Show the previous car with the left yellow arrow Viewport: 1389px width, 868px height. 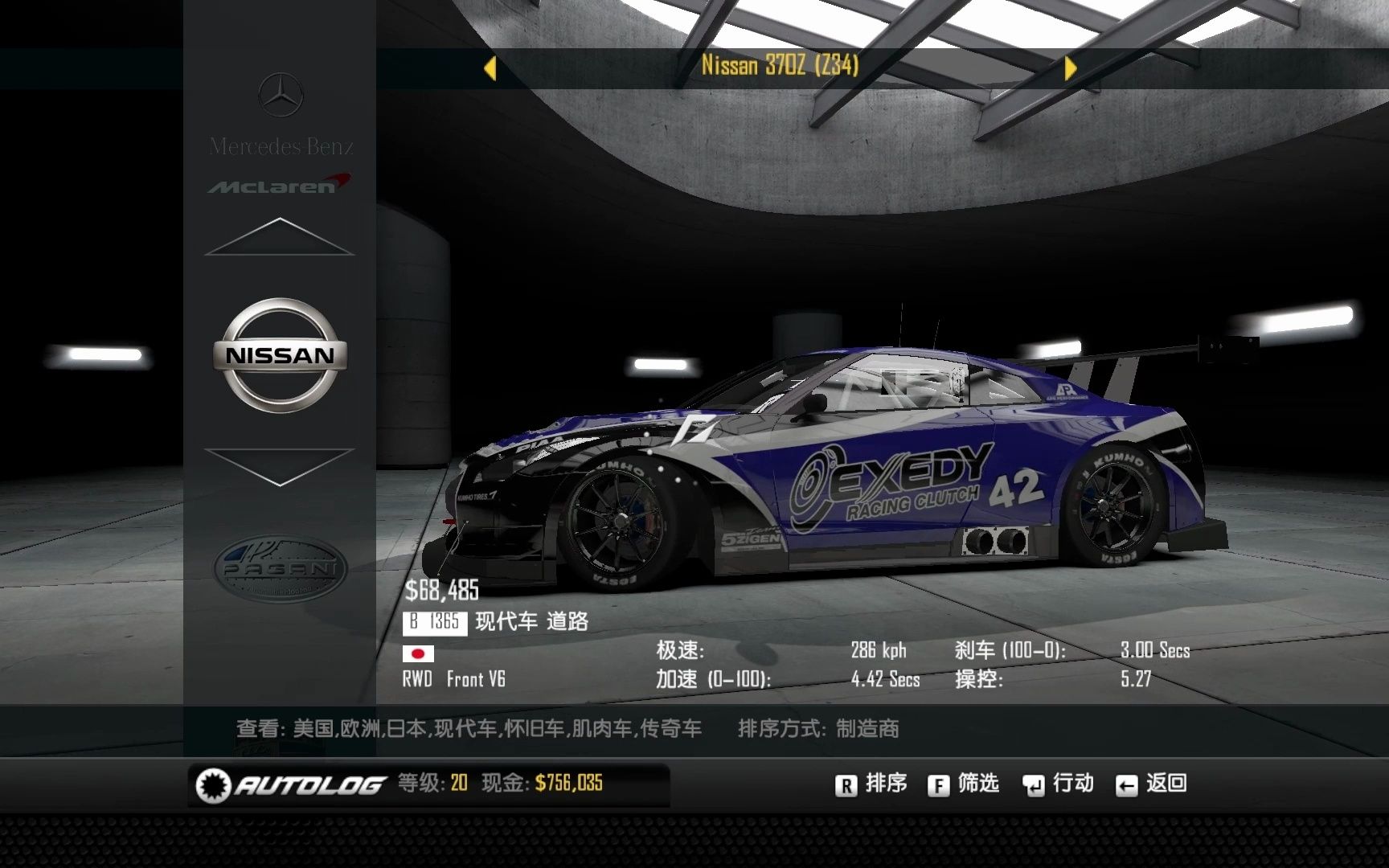coord(490,68)
